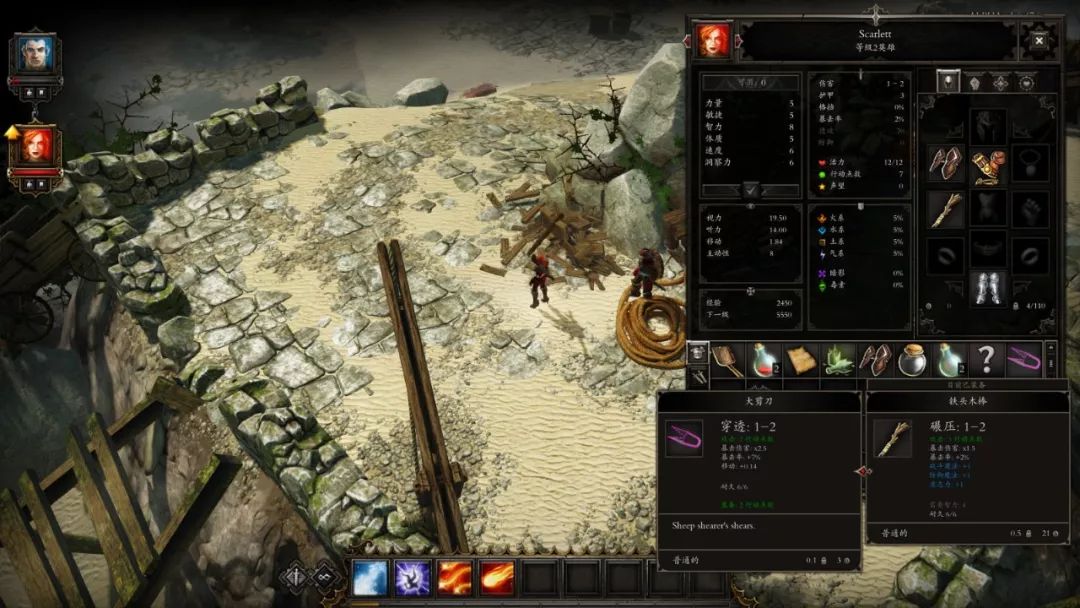The image size is (1080, 608).
Task: Select the equipped wooden club weapon slot
Action: 945,209
